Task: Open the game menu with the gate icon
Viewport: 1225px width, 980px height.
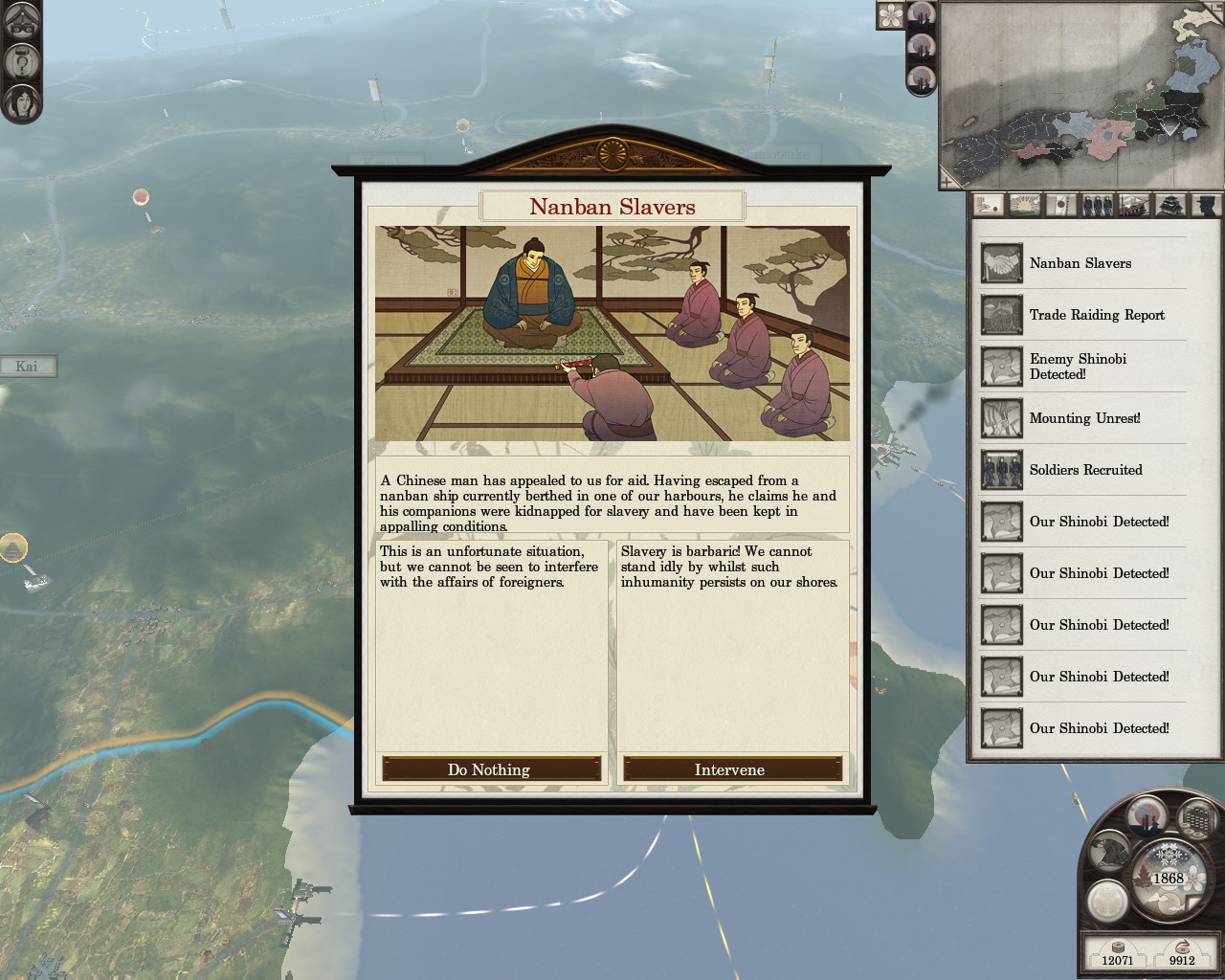Action: click(21, 23)
